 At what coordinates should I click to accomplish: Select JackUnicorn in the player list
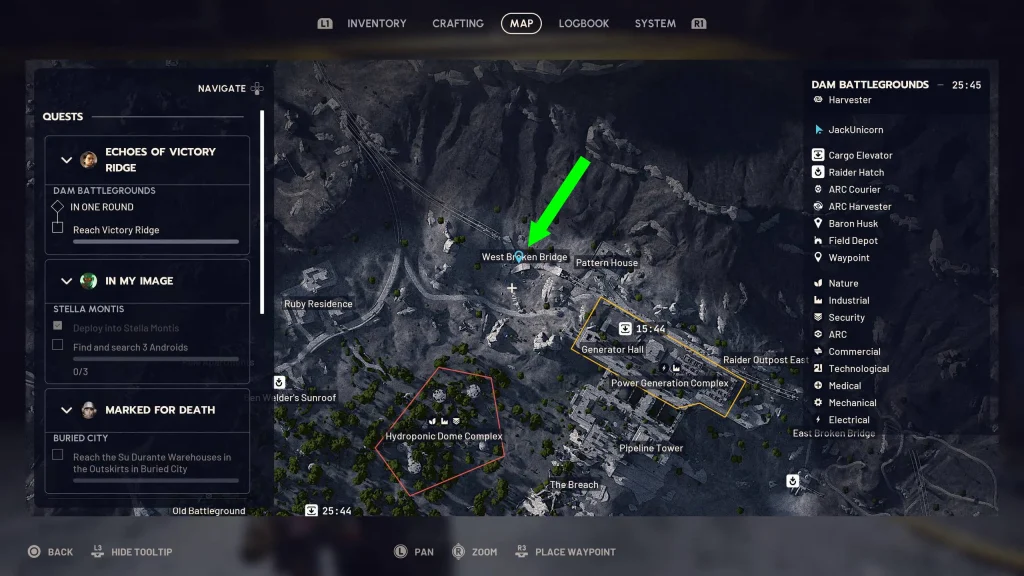[x=855, y=130]
